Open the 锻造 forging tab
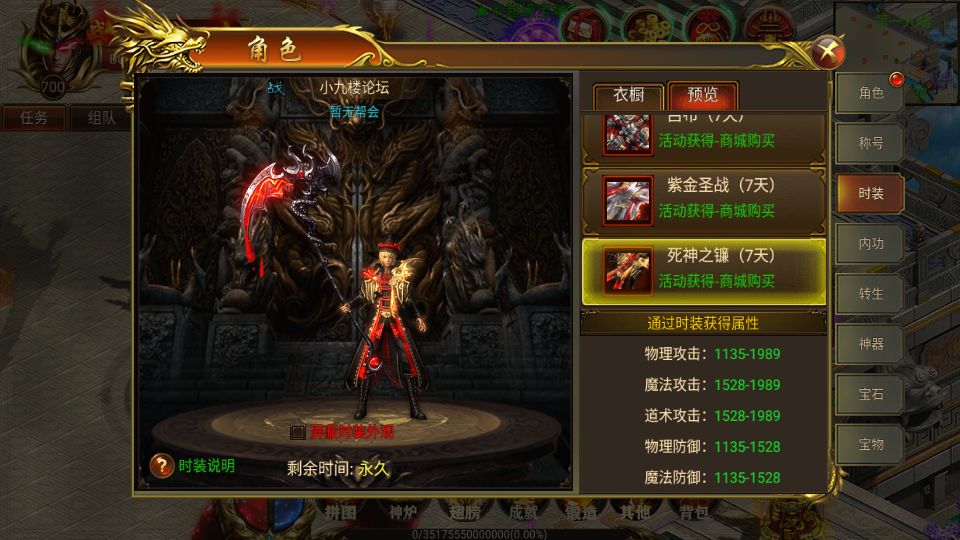This screenshot has width=960, height=540. 580,513
